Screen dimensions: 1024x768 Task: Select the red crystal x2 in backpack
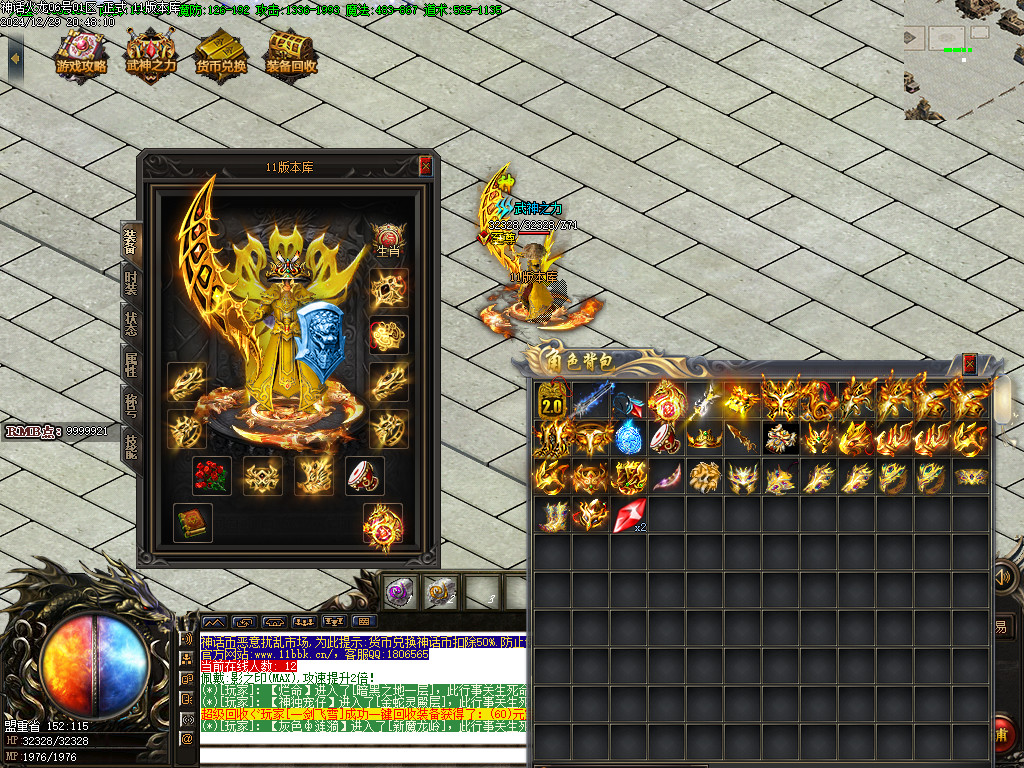[629, 514]
